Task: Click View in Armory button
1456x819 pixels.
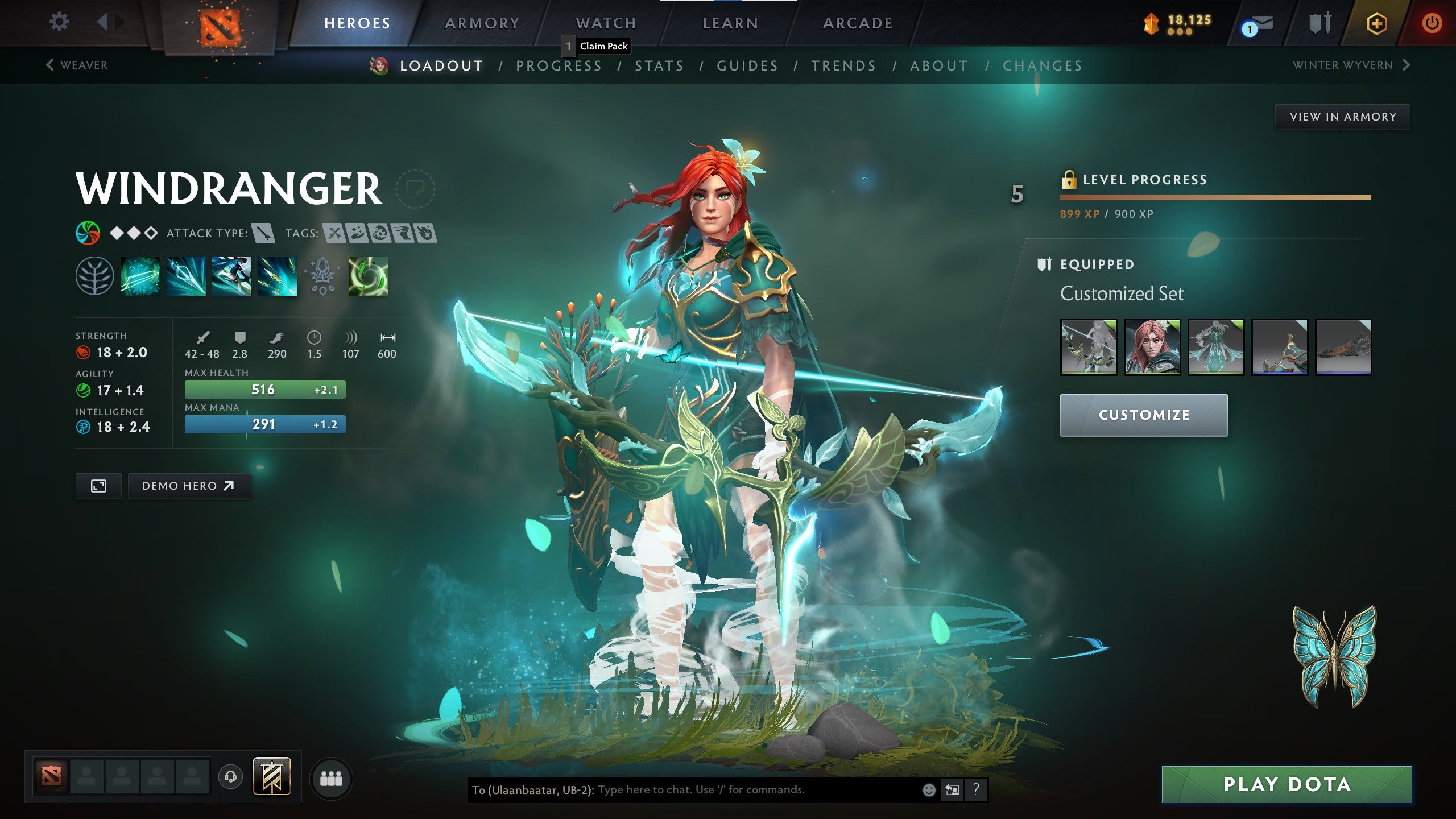Action: 1342,117
